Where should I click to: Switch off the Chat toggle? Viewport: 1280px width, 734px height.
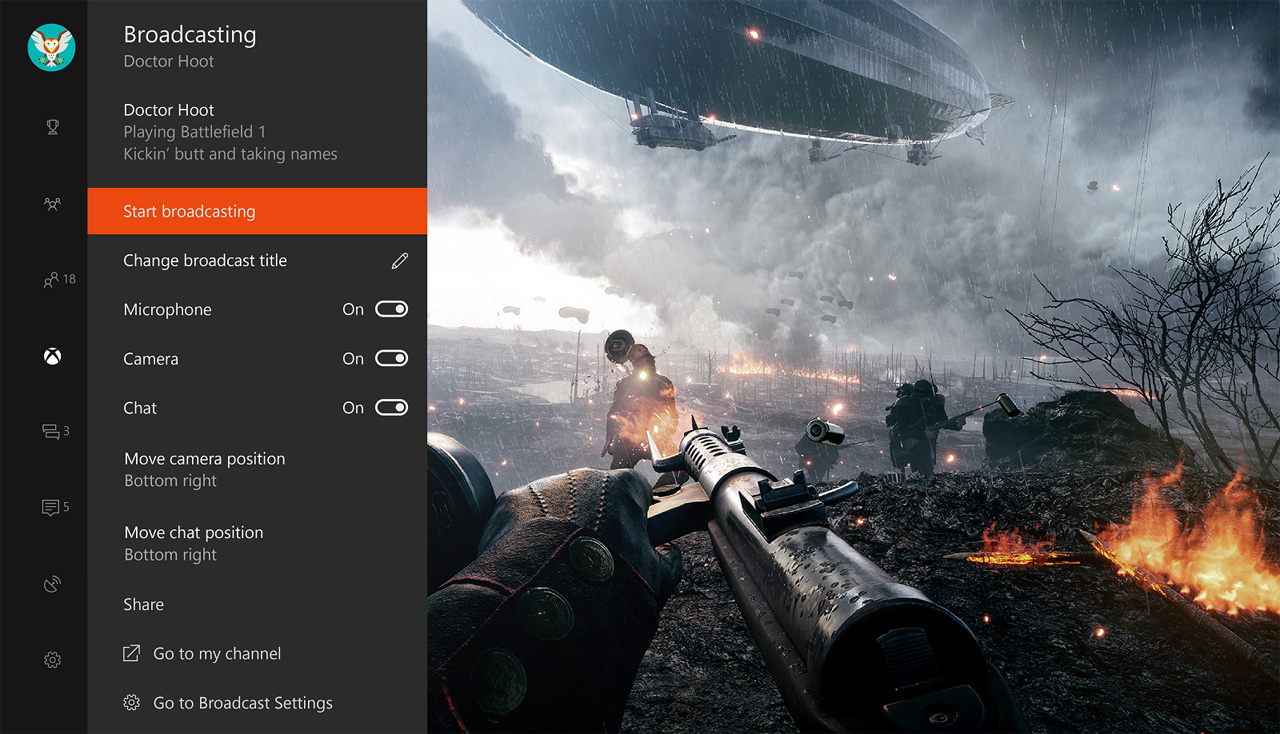coord(390,407)
